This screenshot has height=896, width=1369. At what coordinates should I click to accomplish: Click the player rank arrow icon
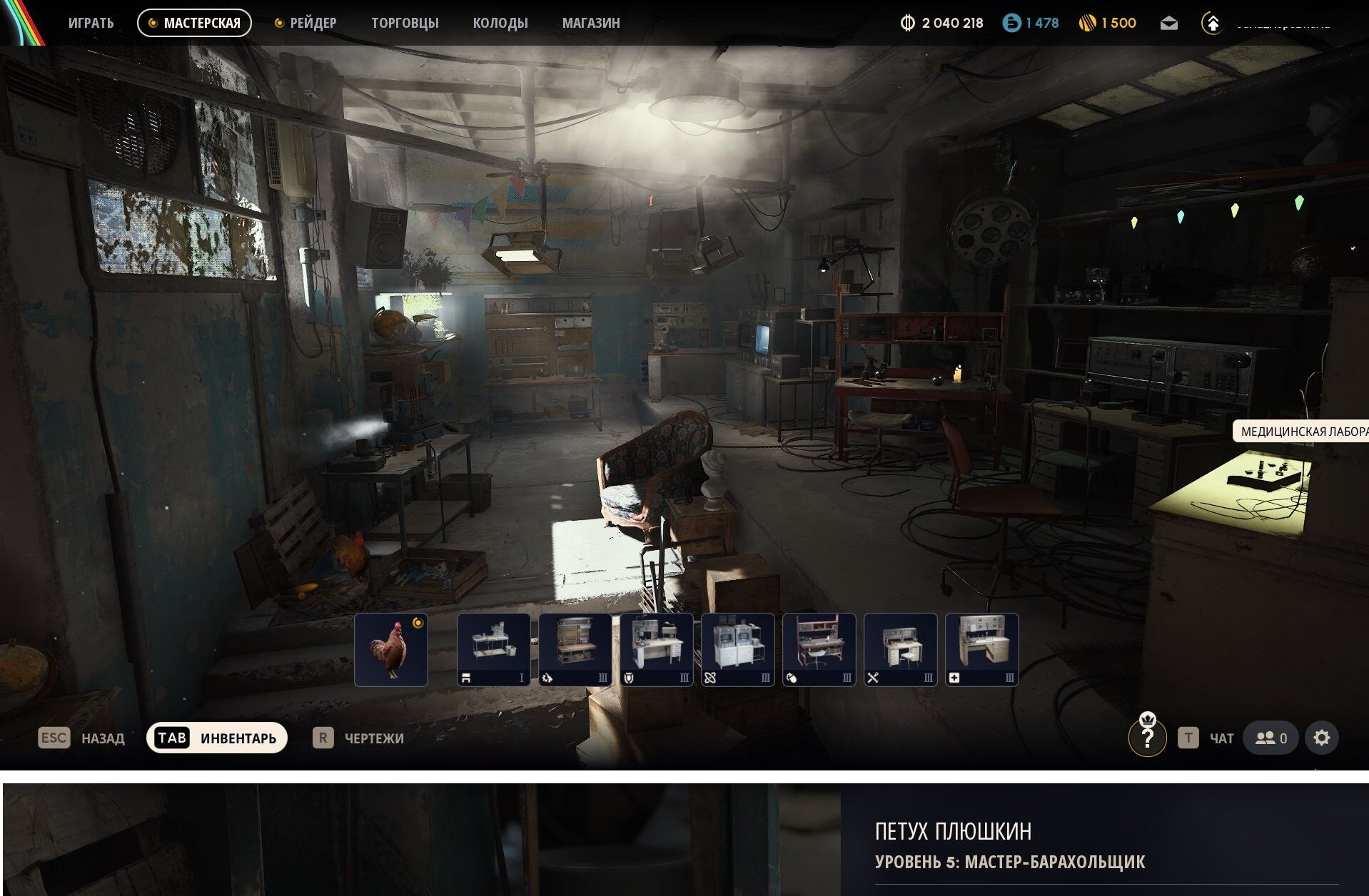point(1212,24)
